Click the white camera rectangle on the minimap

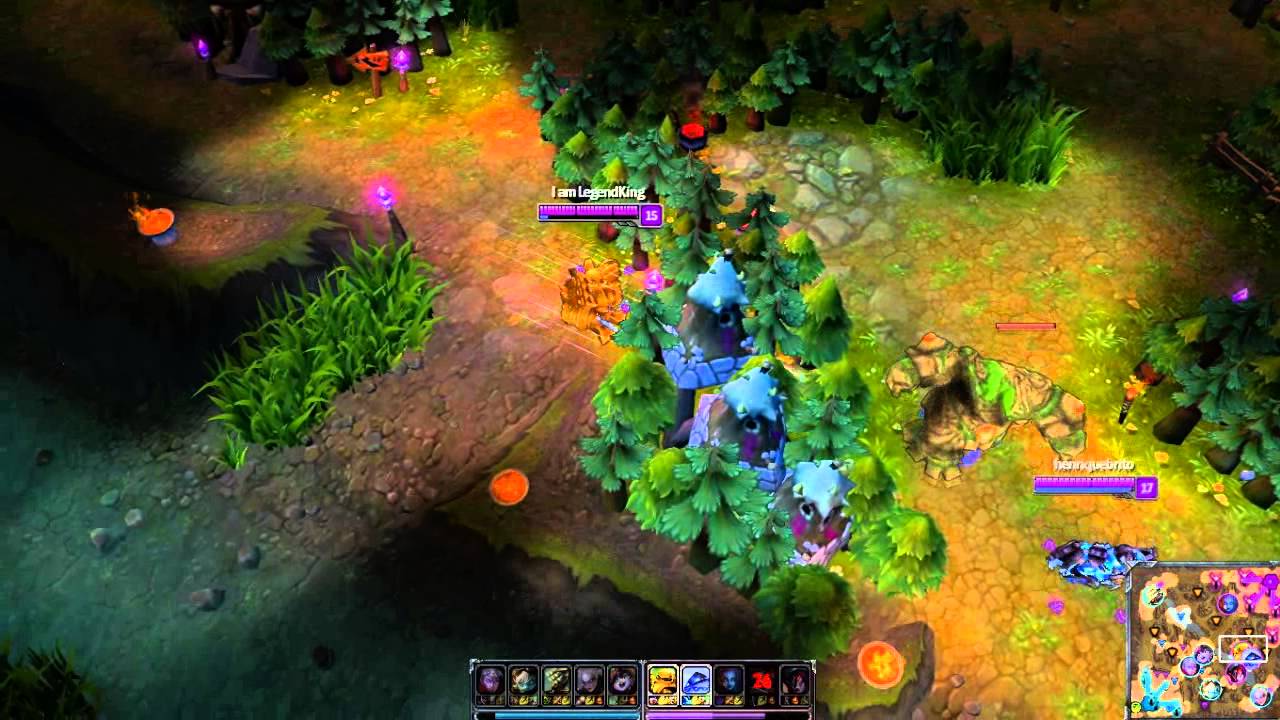(x=1243, y=649)
